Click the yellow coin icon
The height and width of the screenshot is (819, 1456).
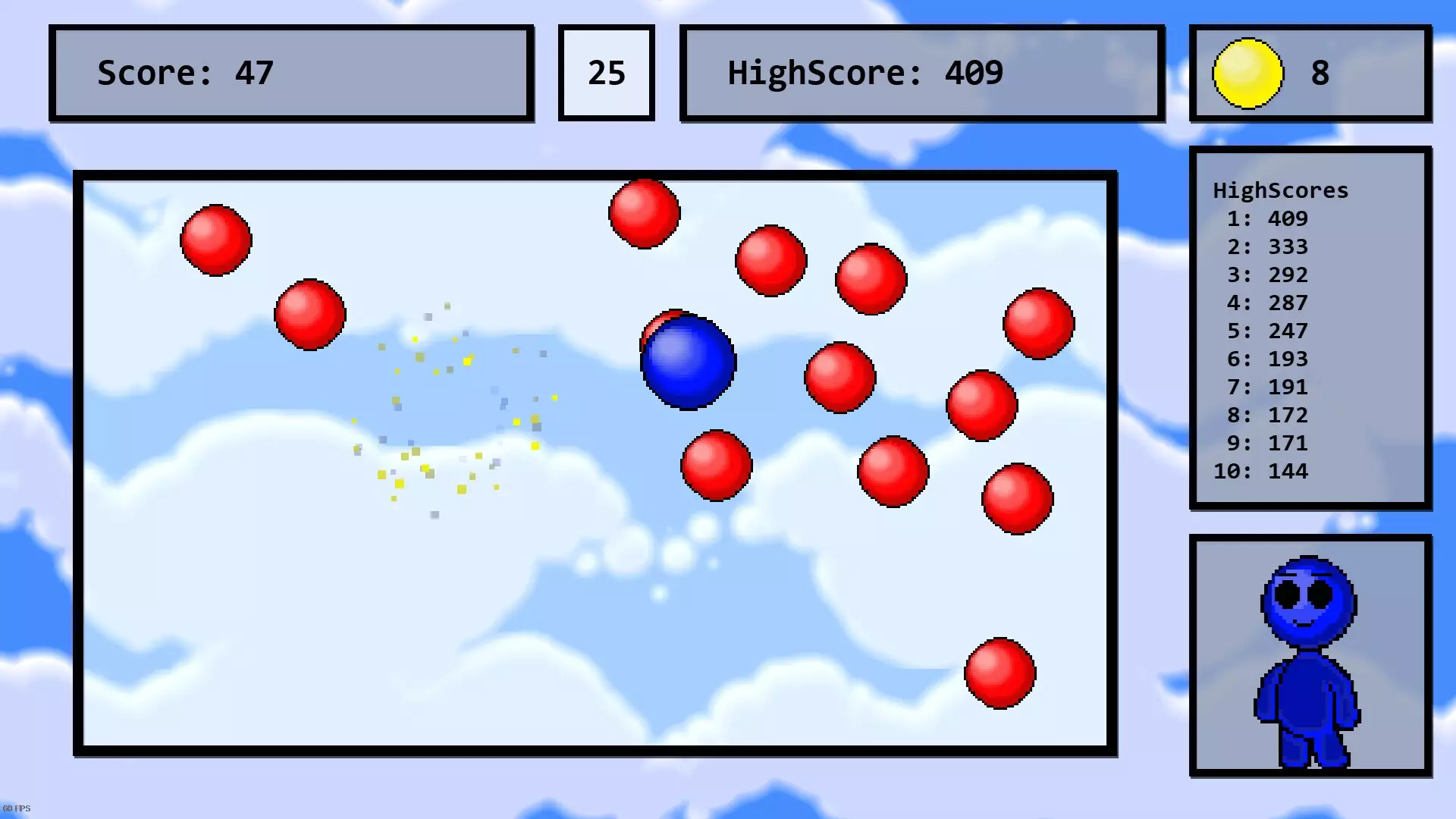click(1248, 73)
